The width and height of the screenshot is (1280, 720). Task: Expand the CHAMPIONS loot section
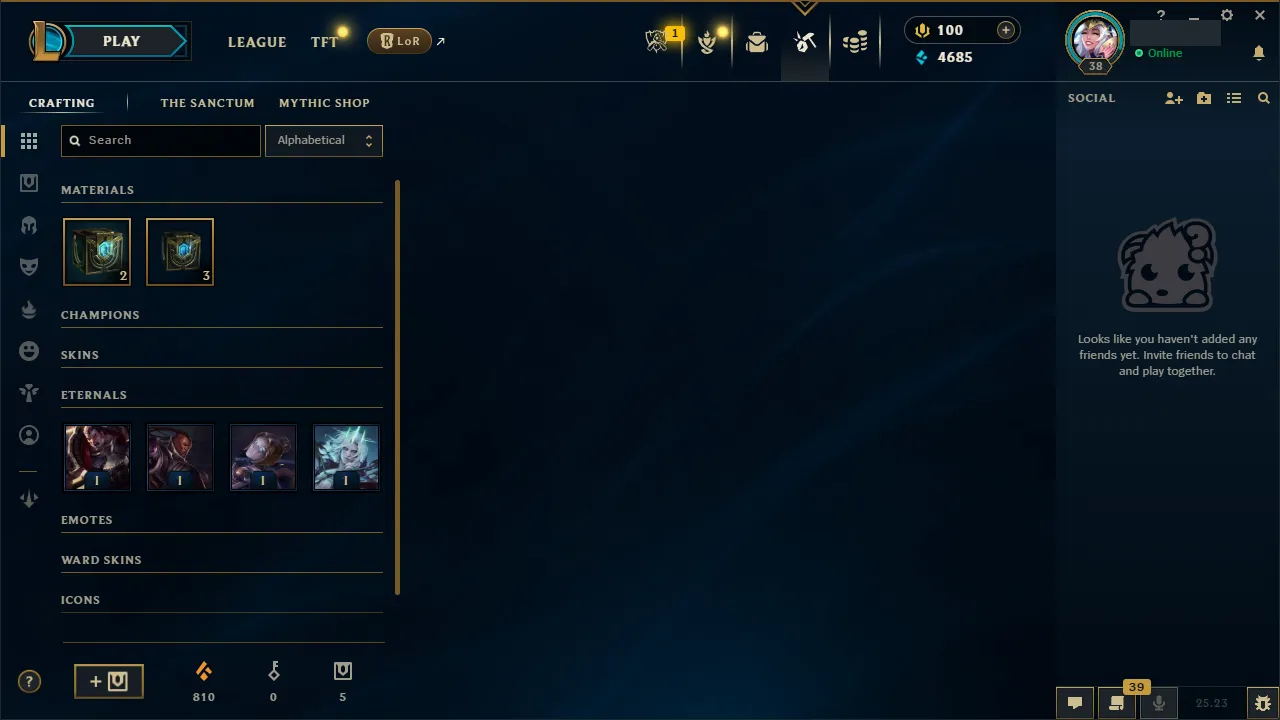coord(100,314)
